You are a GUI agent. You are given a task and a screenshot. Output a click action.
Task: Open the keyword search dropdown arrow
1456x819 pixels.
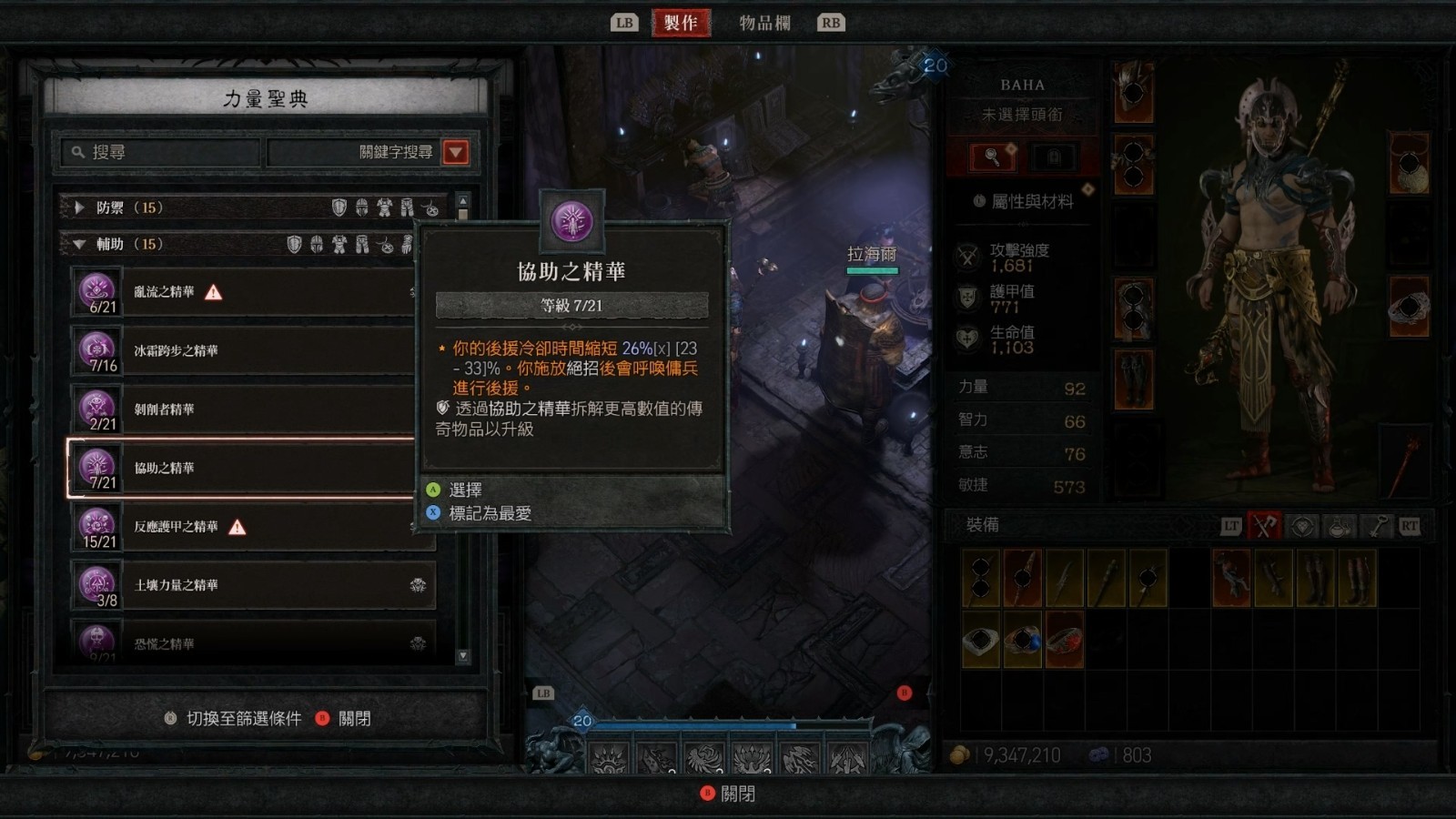point(455,153)
